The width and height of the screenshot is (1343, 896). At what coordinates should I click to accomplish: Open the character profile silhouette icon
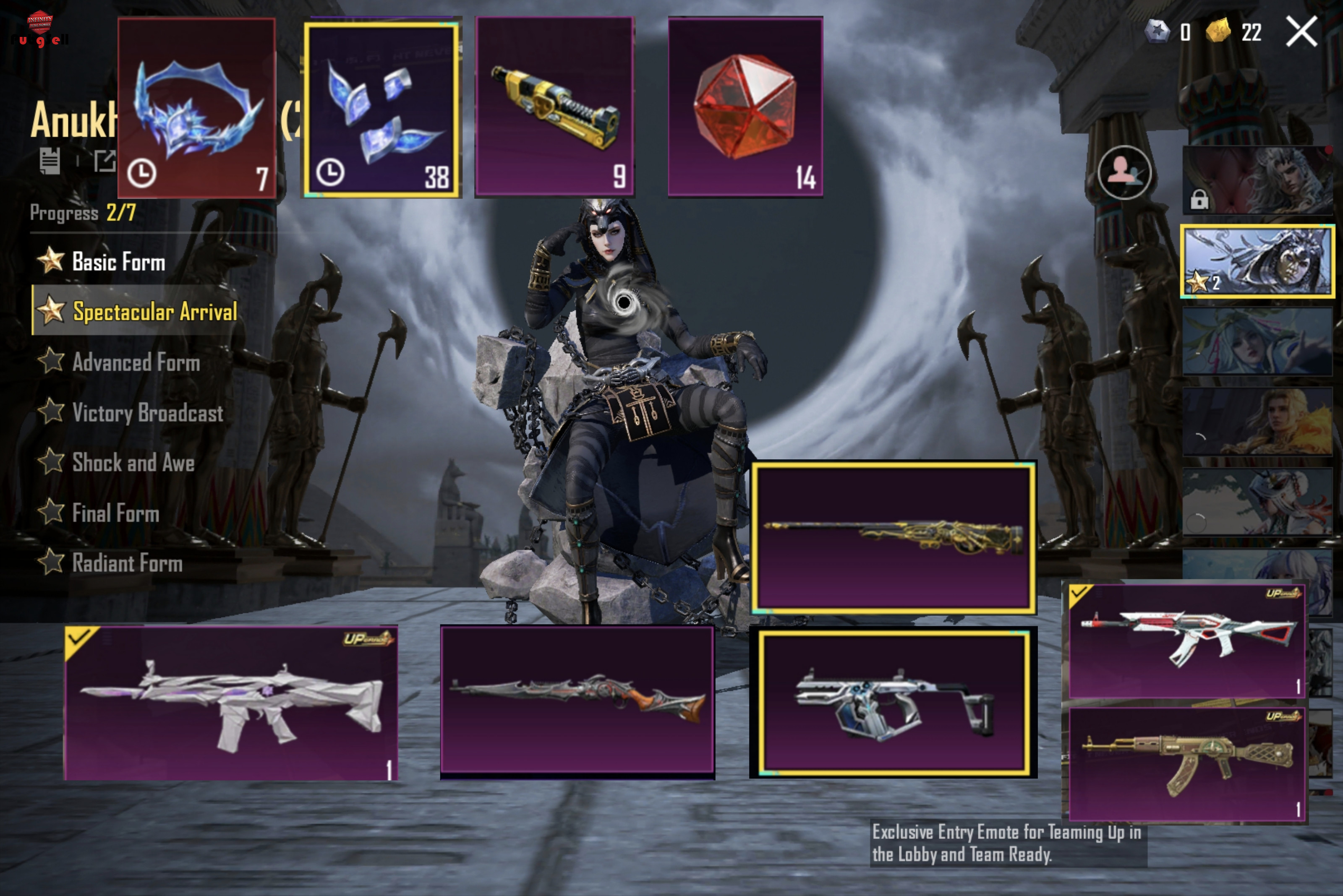point(1124,172)
